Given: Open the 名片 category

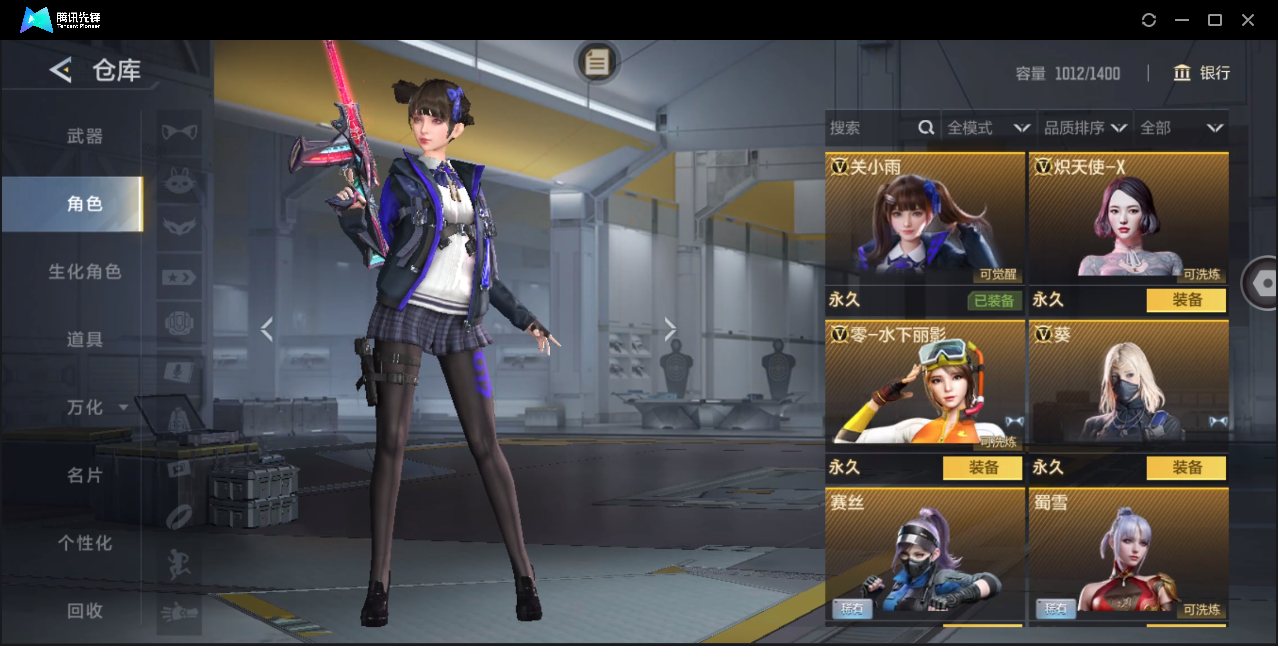Looking at the screenshot, I should click(85, 476).
